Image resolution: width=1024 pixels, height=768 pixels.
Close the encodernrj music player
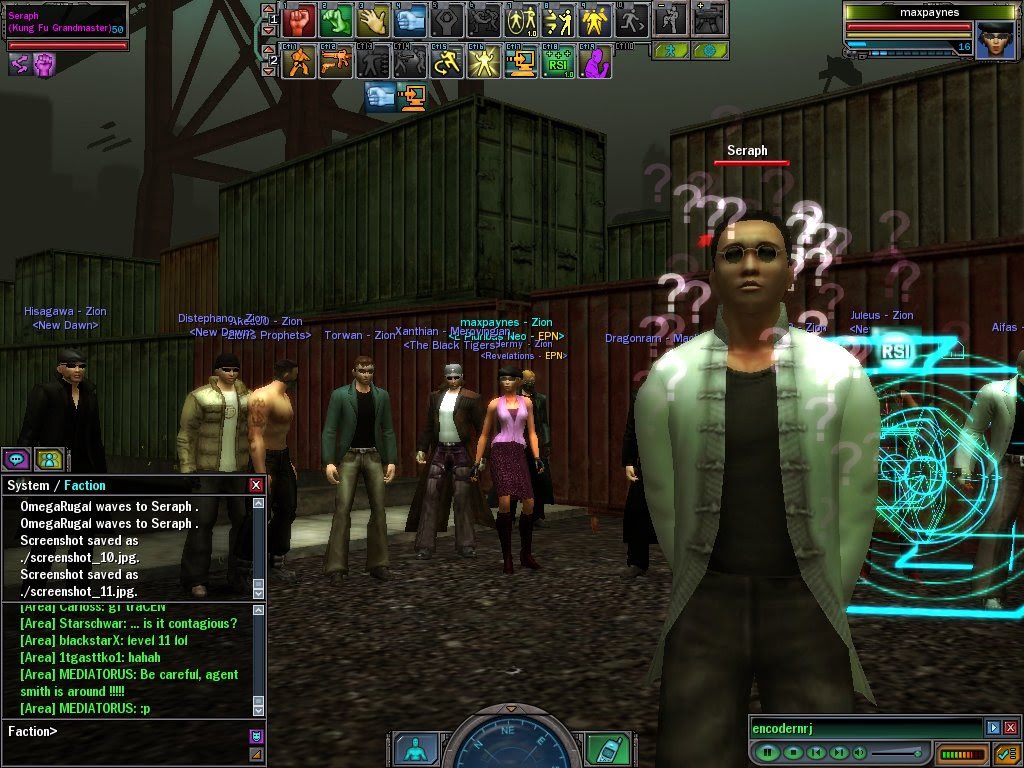point(1010,728)
